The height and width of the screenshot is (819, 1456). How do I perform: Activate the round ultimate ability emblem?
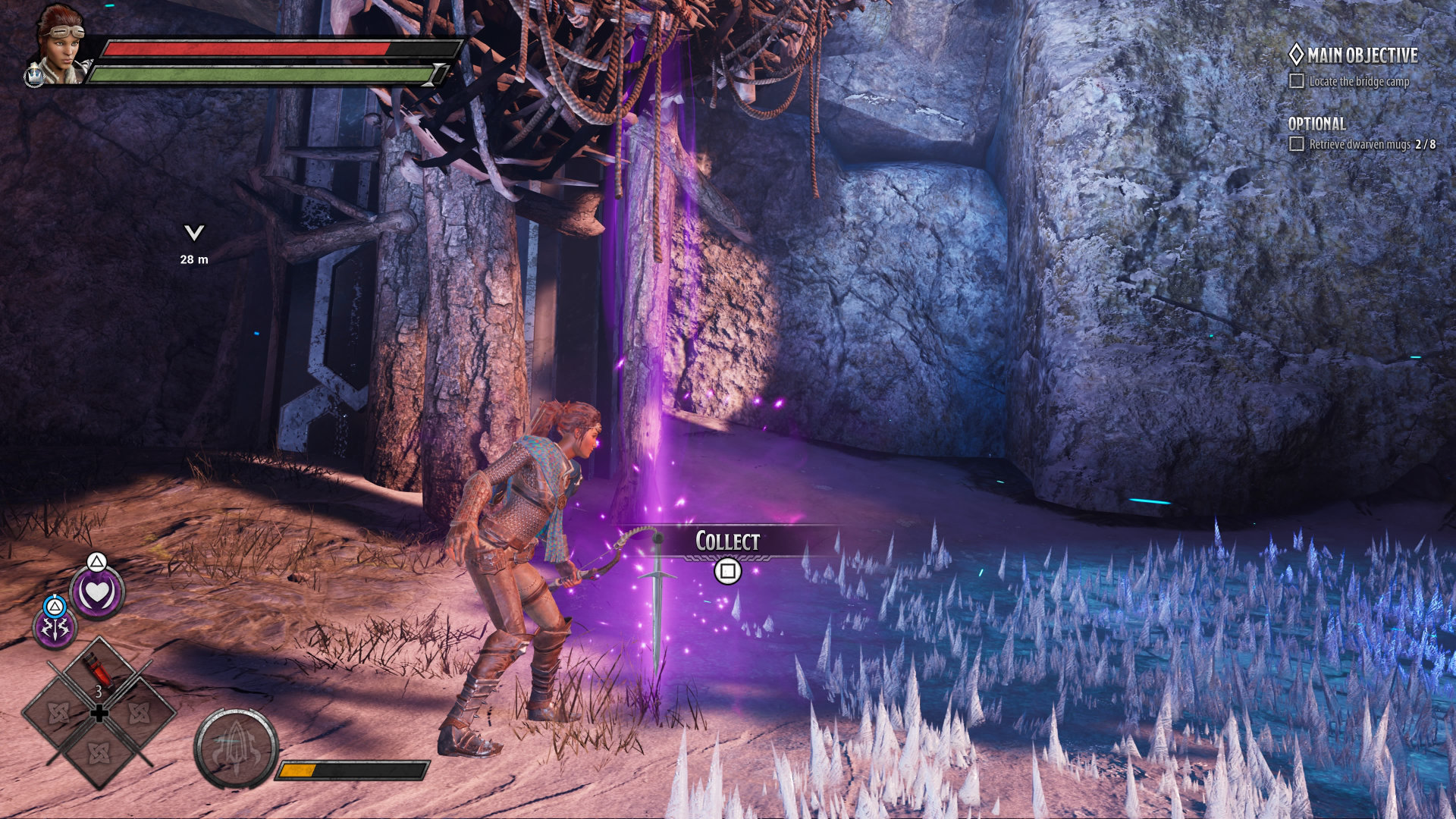236,749
